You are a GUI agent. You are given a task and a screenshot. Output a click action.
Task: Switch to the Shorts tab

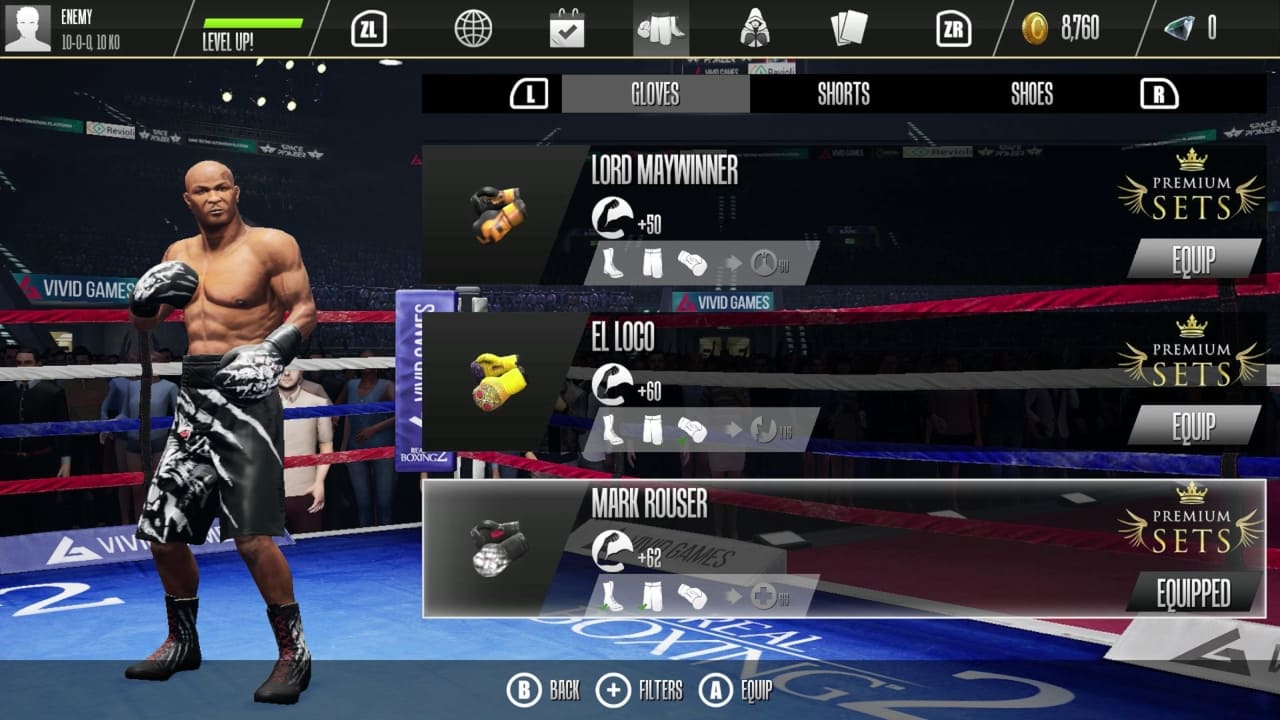click(x=841, y=95)
